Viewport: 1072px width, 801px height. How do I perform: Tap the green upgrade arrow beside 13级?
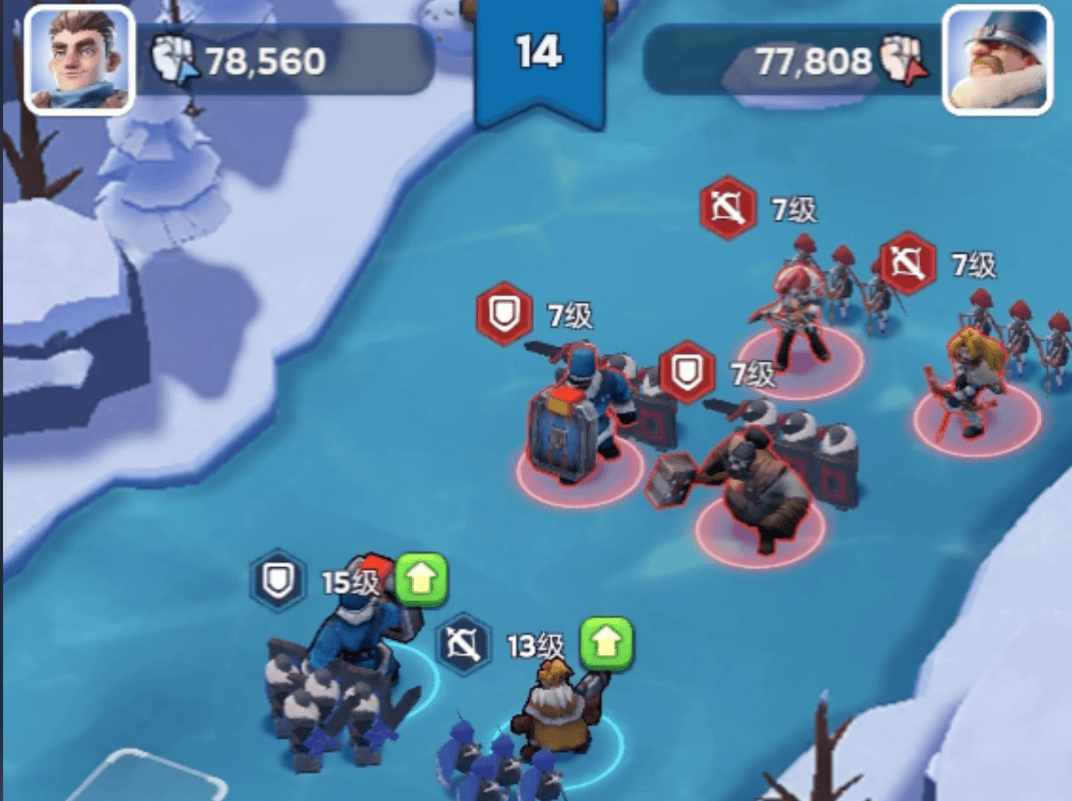click(607, 643)
